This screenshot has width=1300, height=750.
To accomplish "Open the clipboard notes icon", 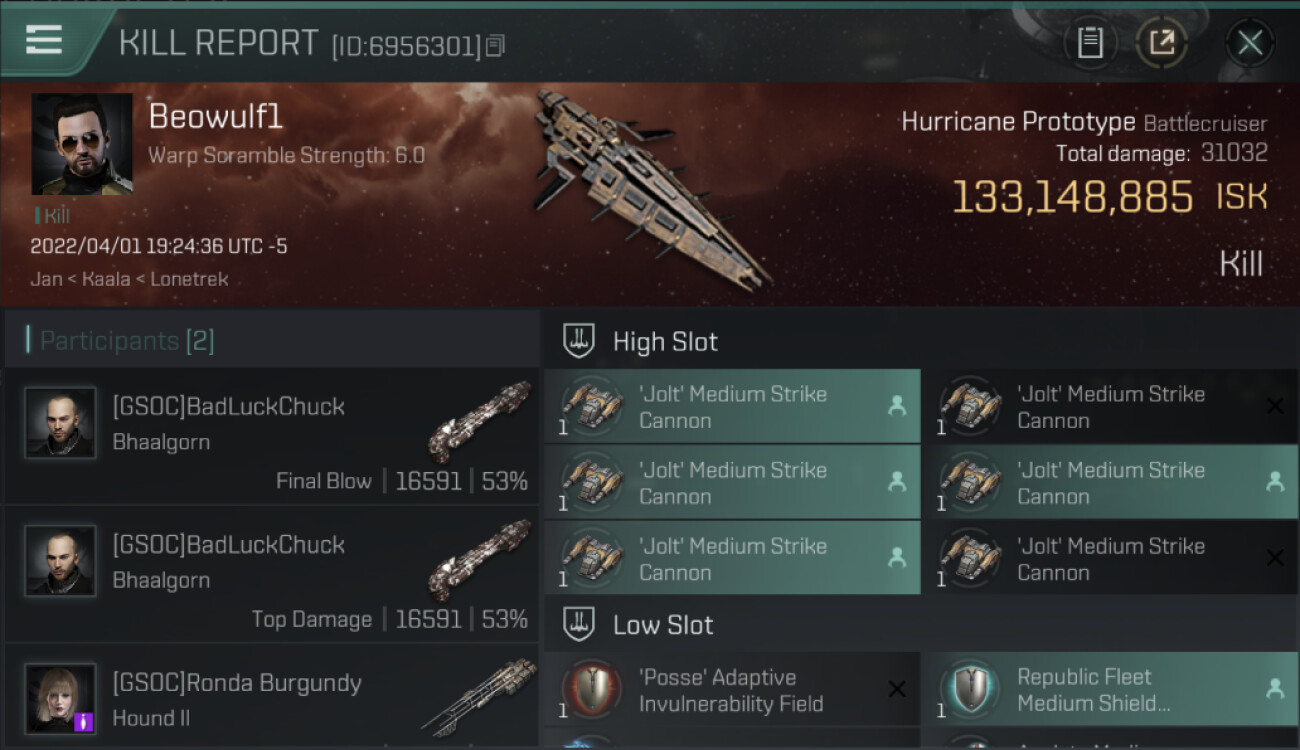I will coord(1090,43).
